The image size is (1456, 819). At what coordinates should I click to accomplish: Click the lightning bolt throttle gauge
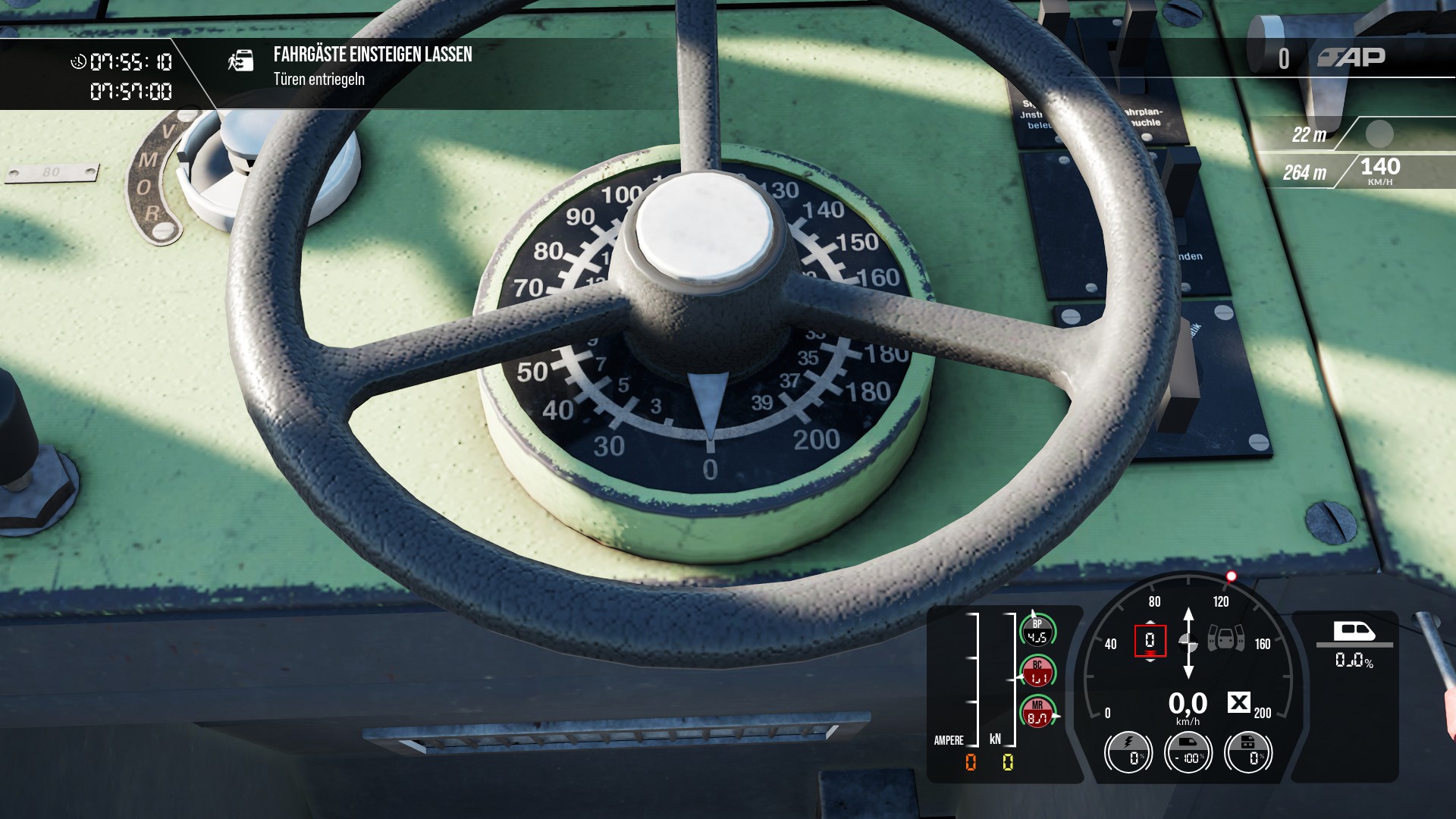1128,752
